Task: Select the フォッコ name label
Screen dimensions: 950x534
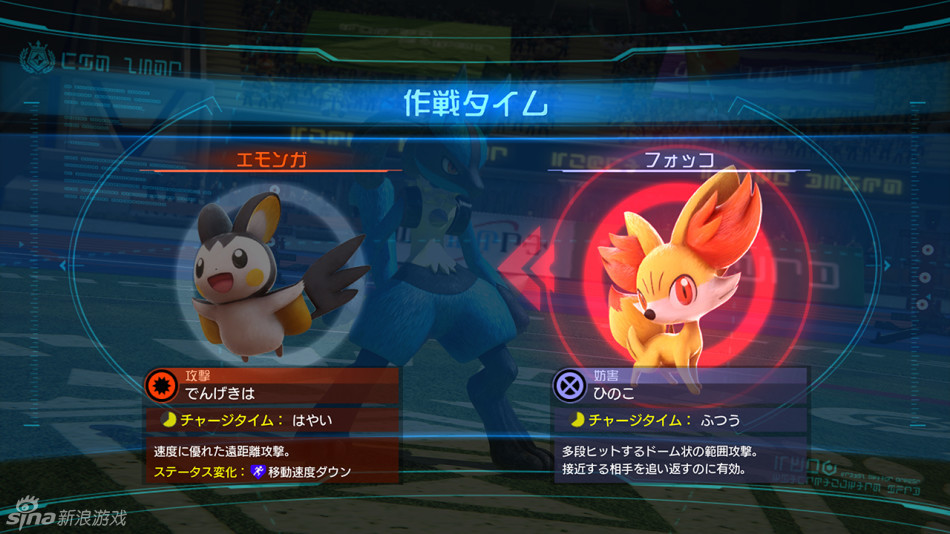Action: pos(679,160)
